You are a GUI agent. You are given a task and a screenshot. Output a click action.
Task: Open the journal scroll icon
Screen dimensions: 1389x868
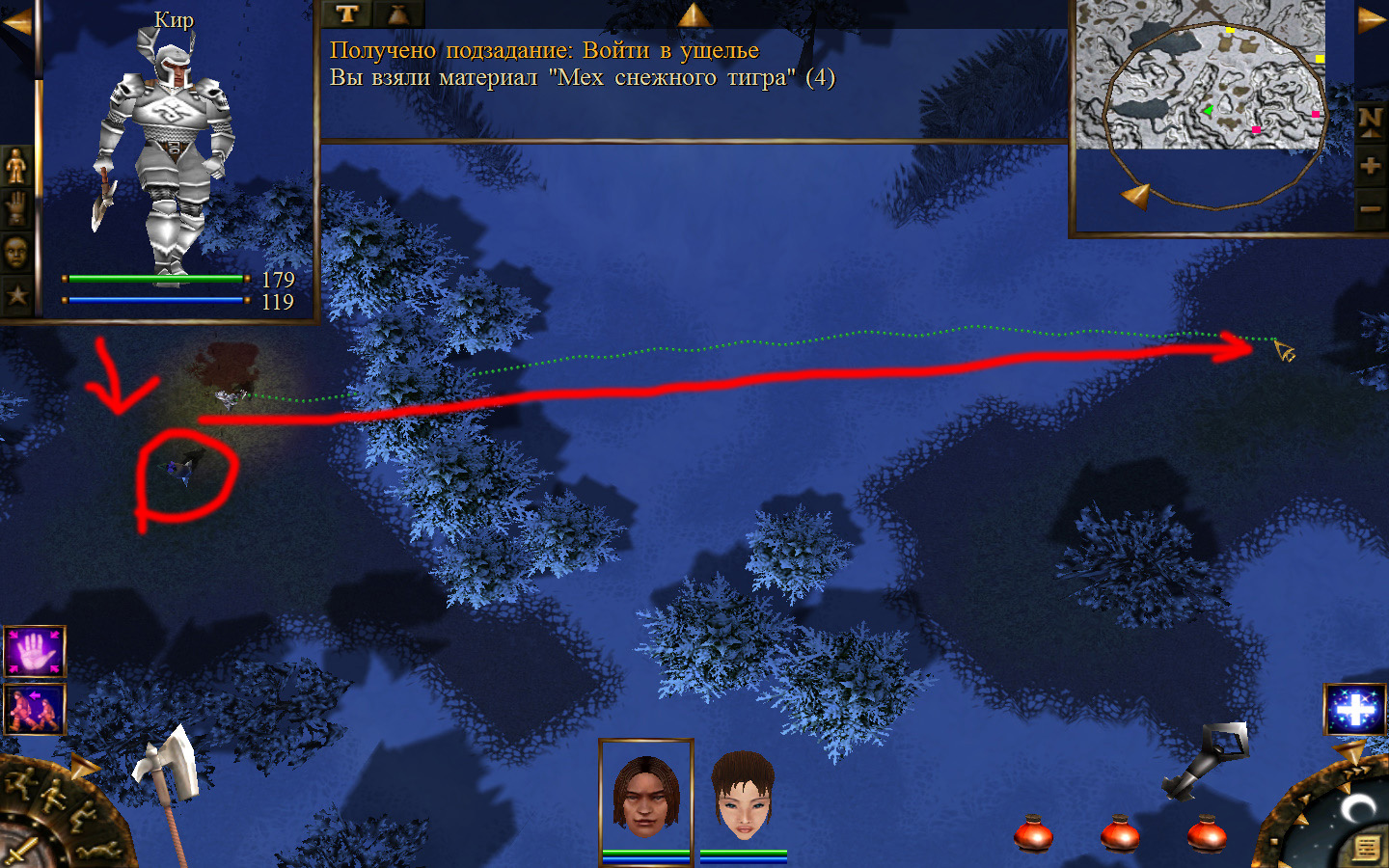click(1366, 847)
